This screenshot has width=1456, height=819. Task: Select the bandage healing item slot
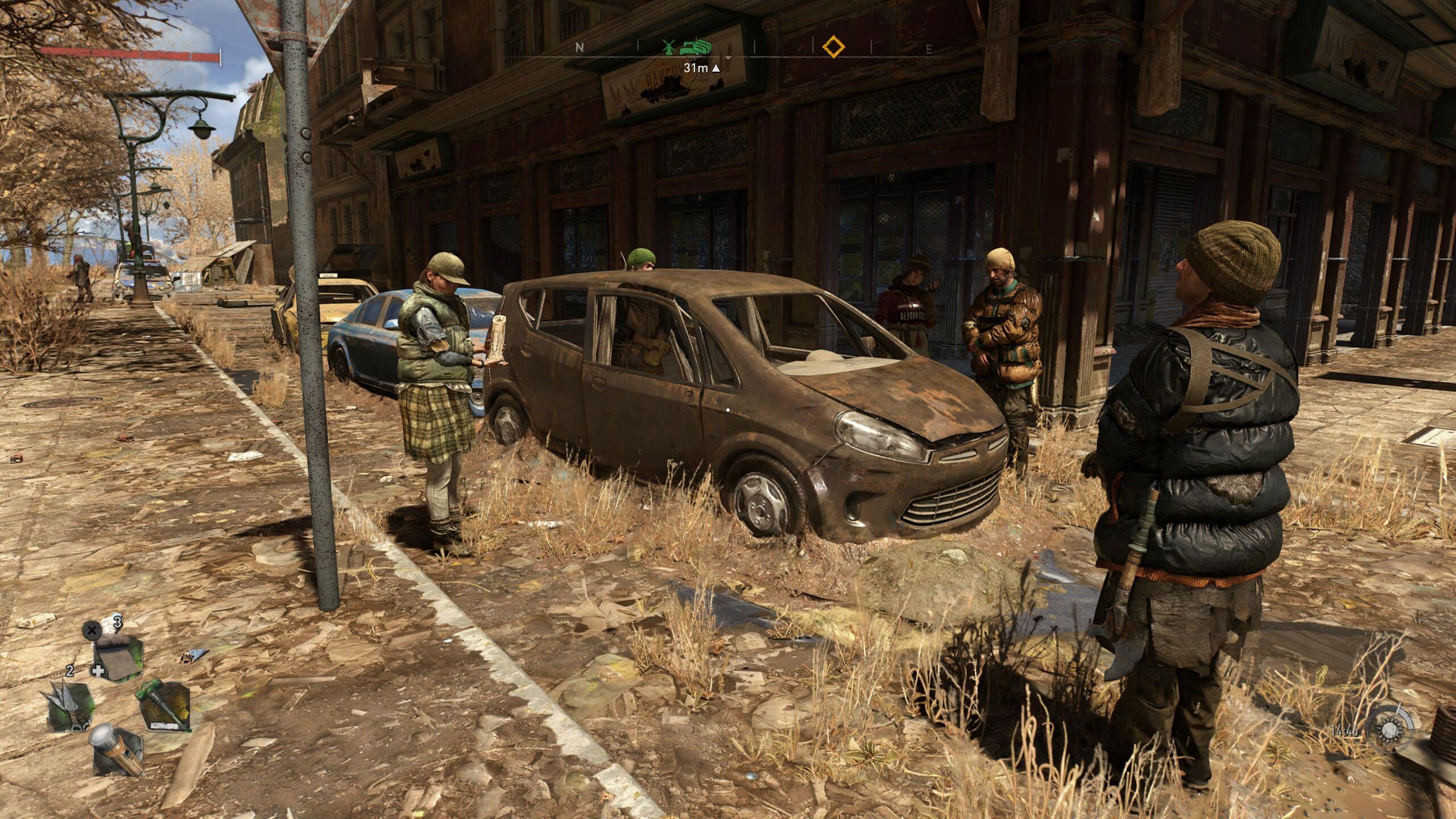(x=118, y=657)
